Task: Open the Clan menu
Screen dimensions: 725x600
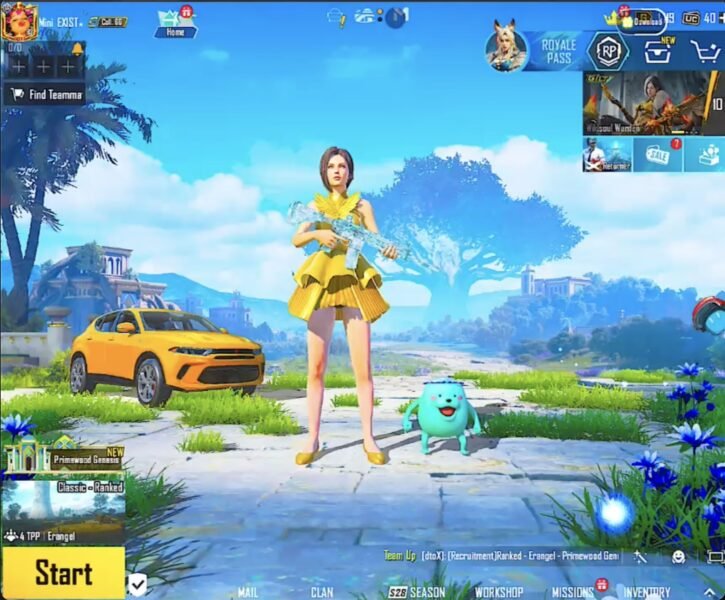Action: coord(322,592)
